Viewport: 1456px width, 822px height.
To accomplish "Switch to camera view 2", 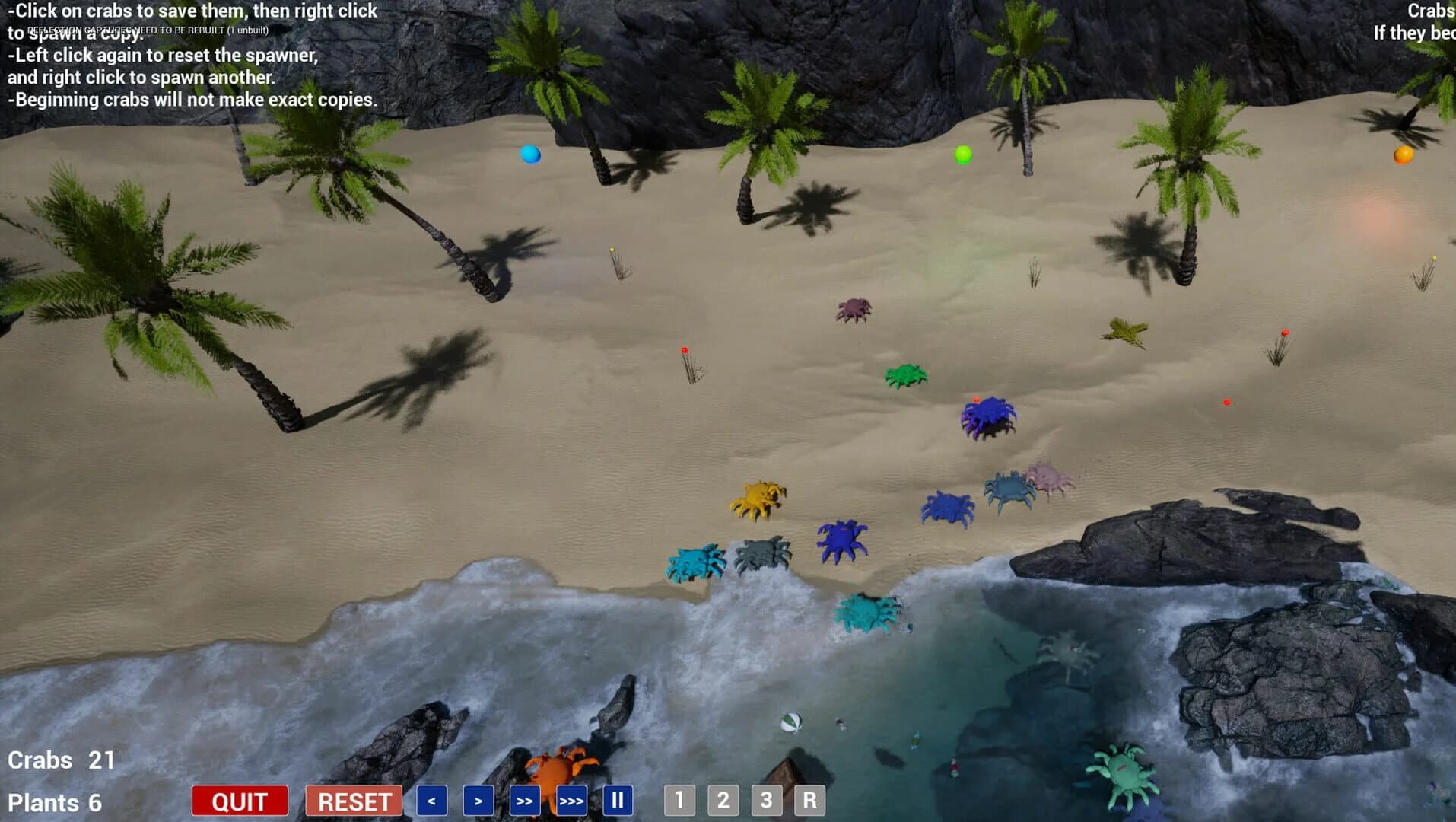I will [x=722, y=800].
